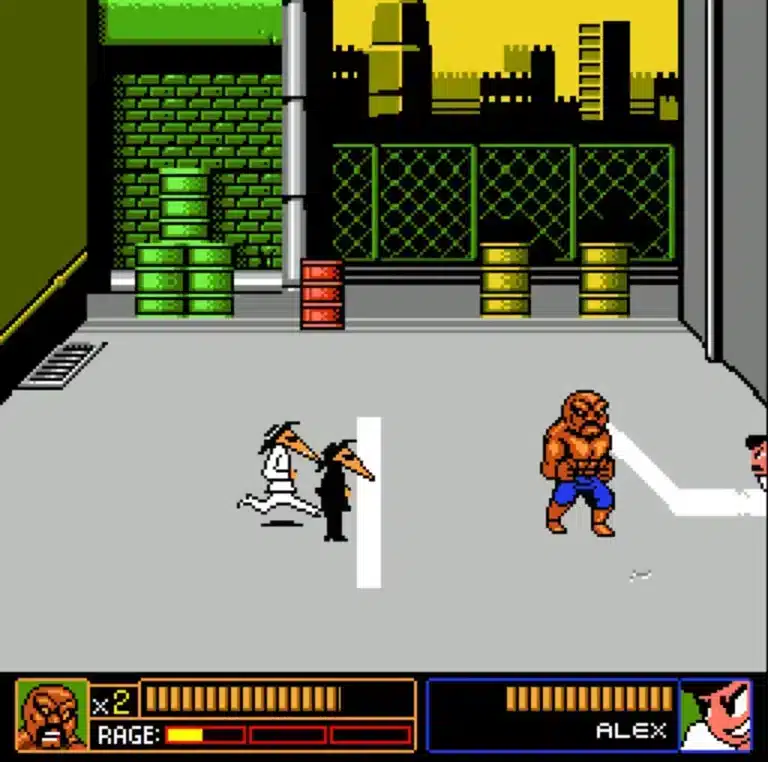Select Alex's enemy portrait
Image resolution: width=768 pixels, height=762 pixels.
point(716,715)
